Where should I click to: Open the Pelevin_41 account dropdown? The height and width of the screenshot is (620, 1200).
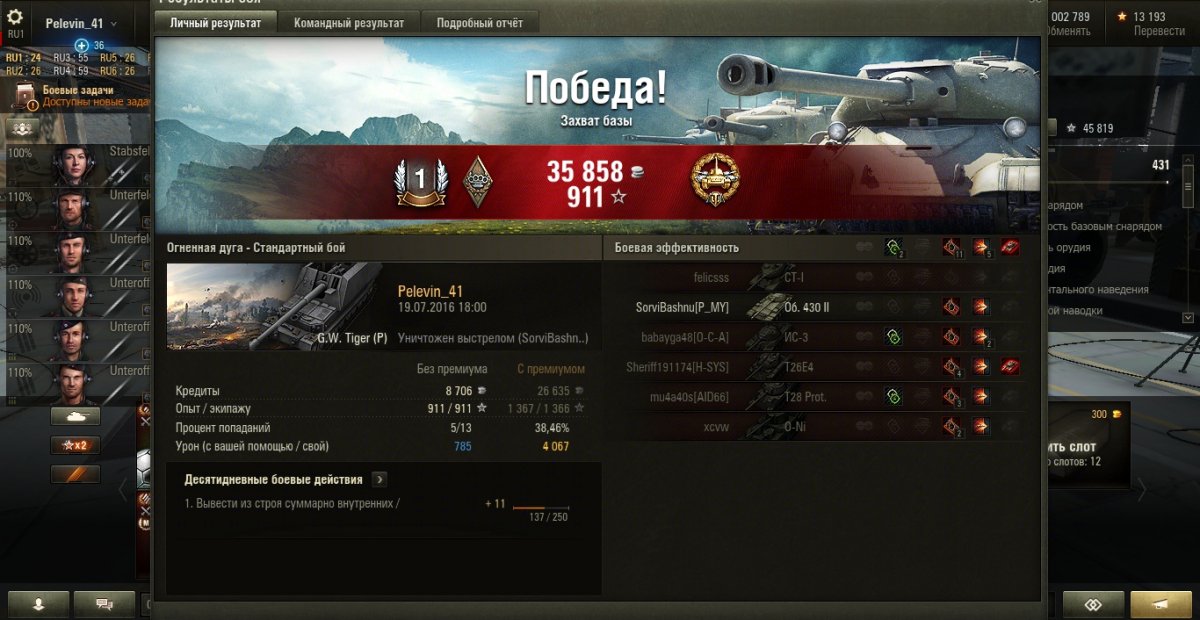82,23
